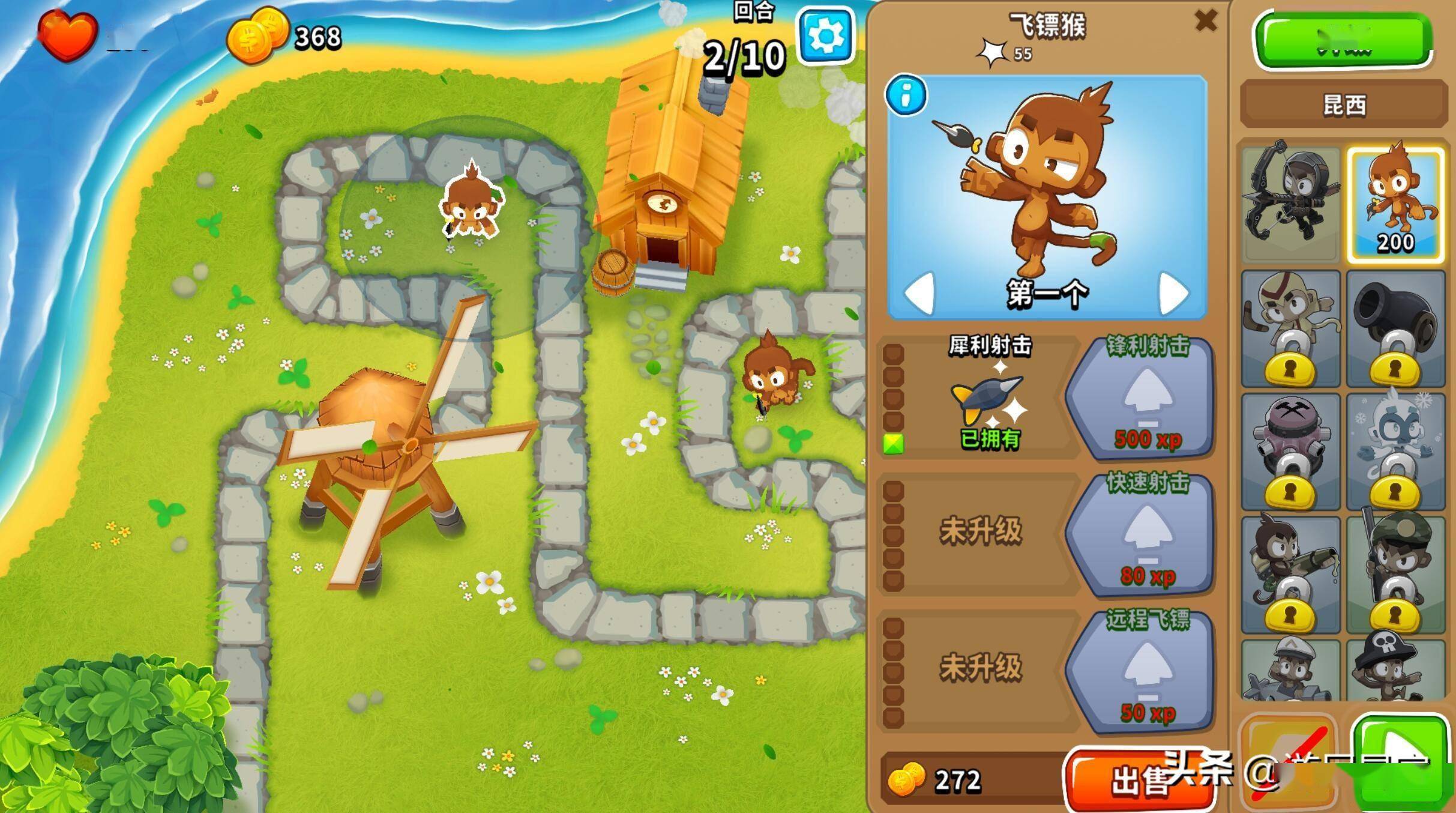Image resolution: width=1456 pixels, height=813 pixels.
Task: Click the locked Glue Gunner tile
Action: (1290, 575)
